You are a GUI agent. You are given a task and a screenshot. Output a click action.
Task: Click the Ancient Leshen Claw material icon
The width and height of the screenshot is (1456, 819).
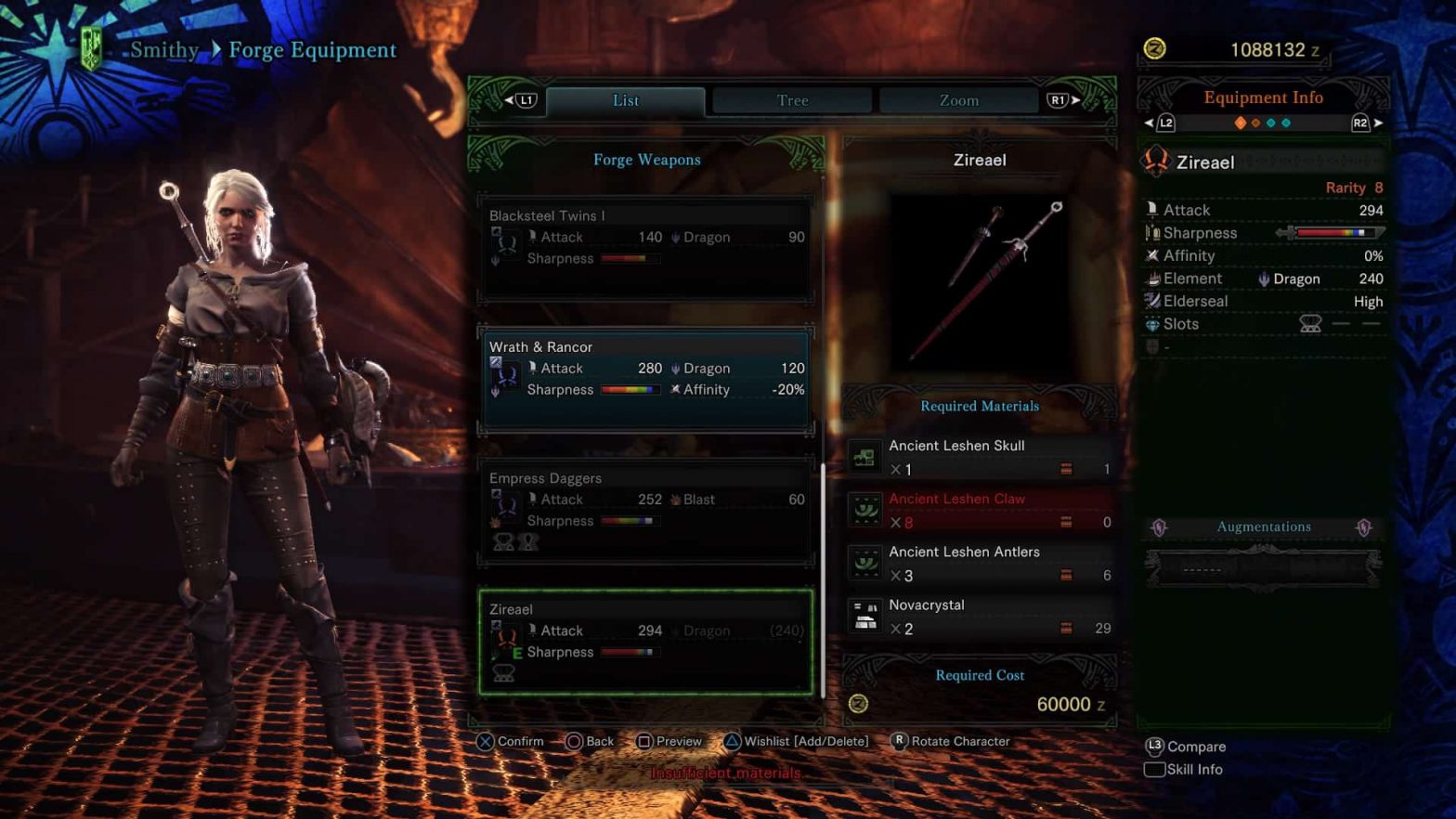865,509
